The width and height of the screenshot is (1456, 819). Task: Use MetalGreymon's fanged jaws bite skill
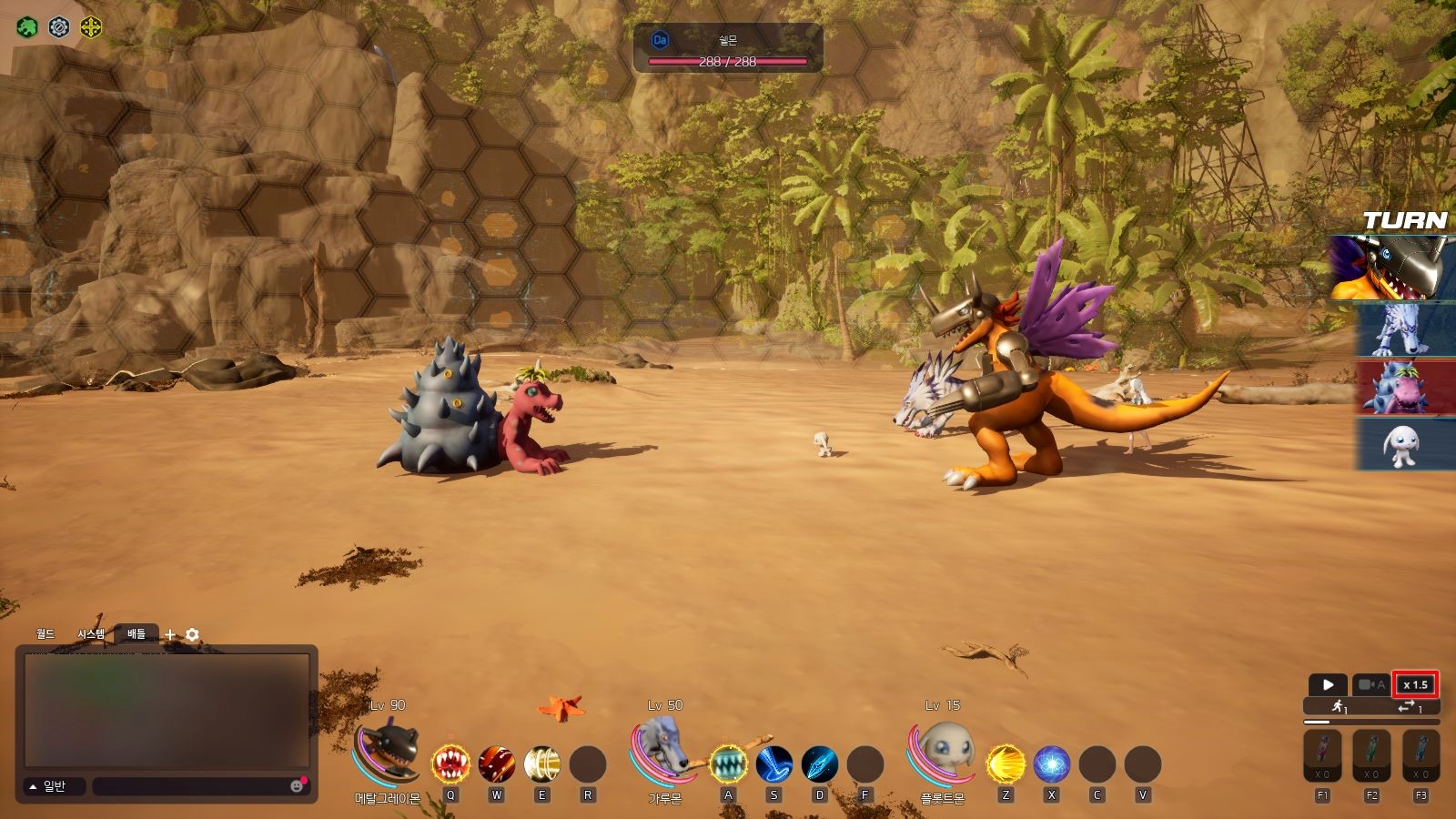coord(450,764)
